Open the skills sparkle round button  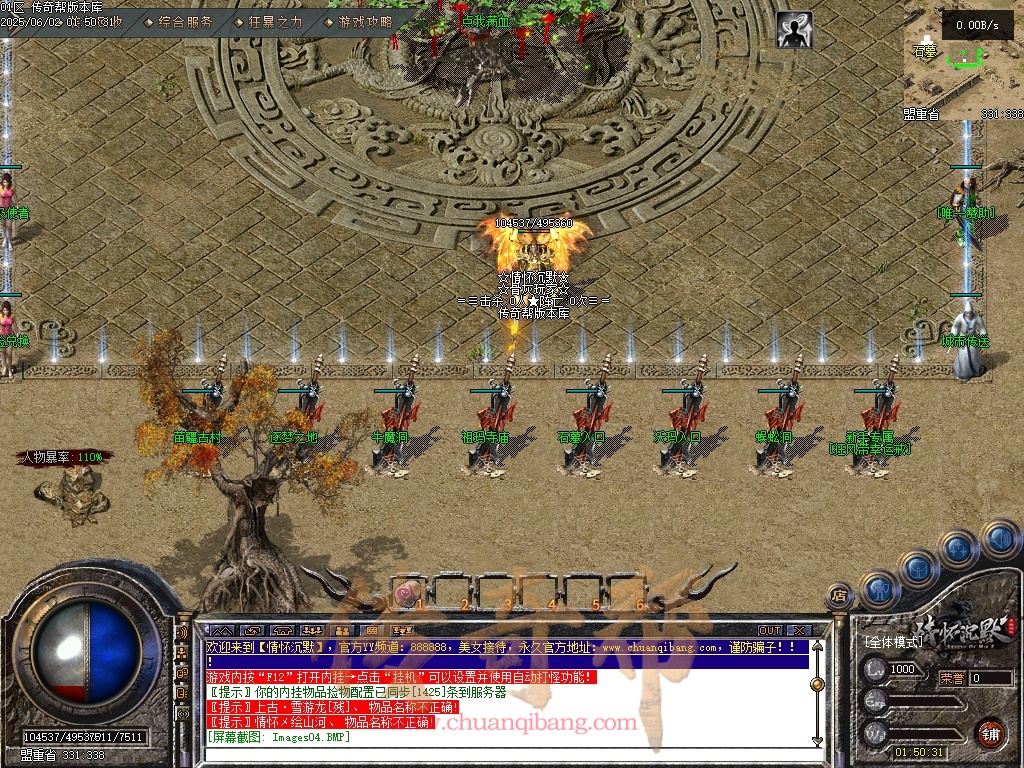coord(958,548)
